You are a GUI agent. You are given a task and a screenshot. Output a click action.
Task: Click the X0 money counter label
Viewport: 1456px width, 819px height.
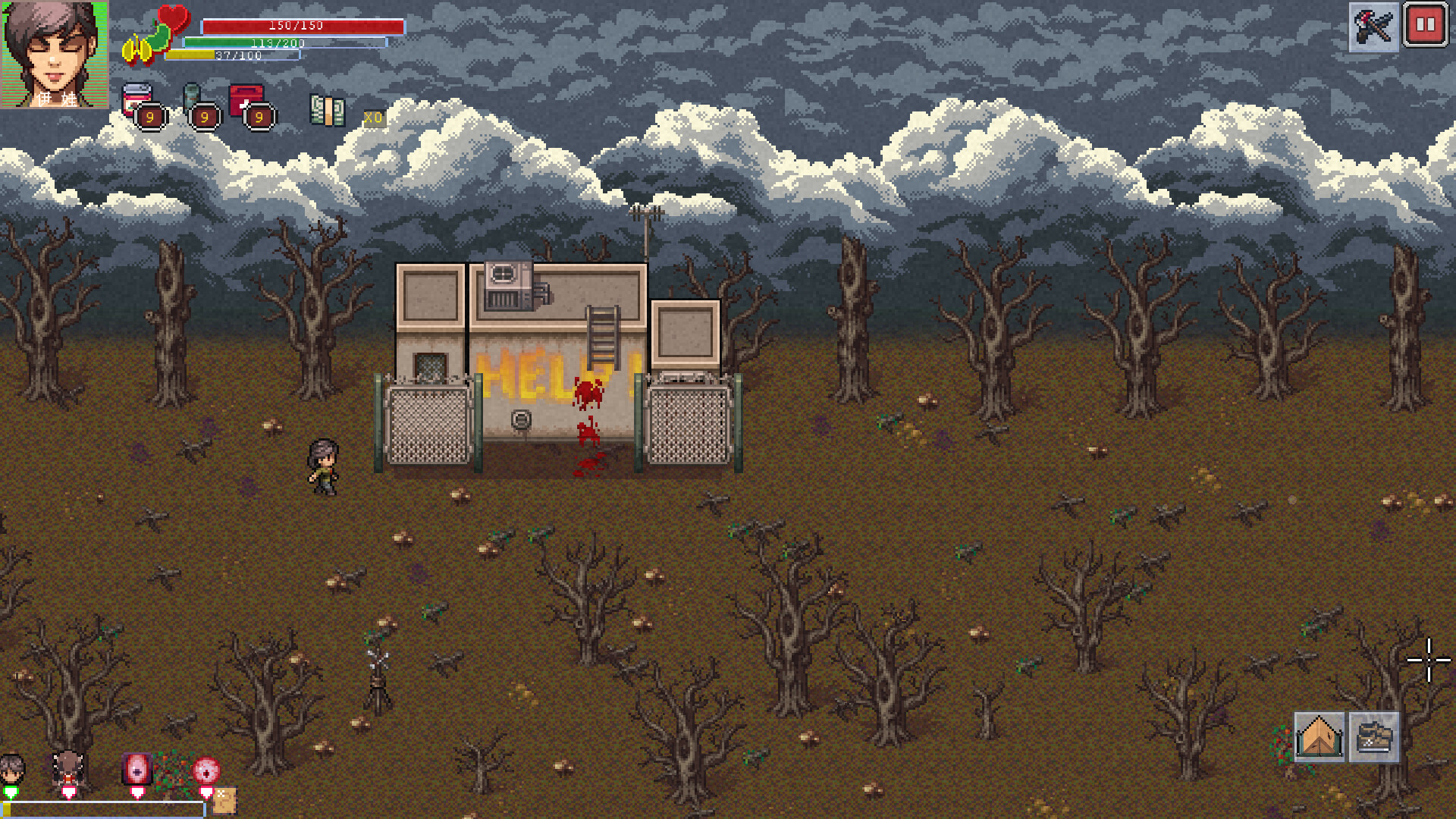[372, 118]
